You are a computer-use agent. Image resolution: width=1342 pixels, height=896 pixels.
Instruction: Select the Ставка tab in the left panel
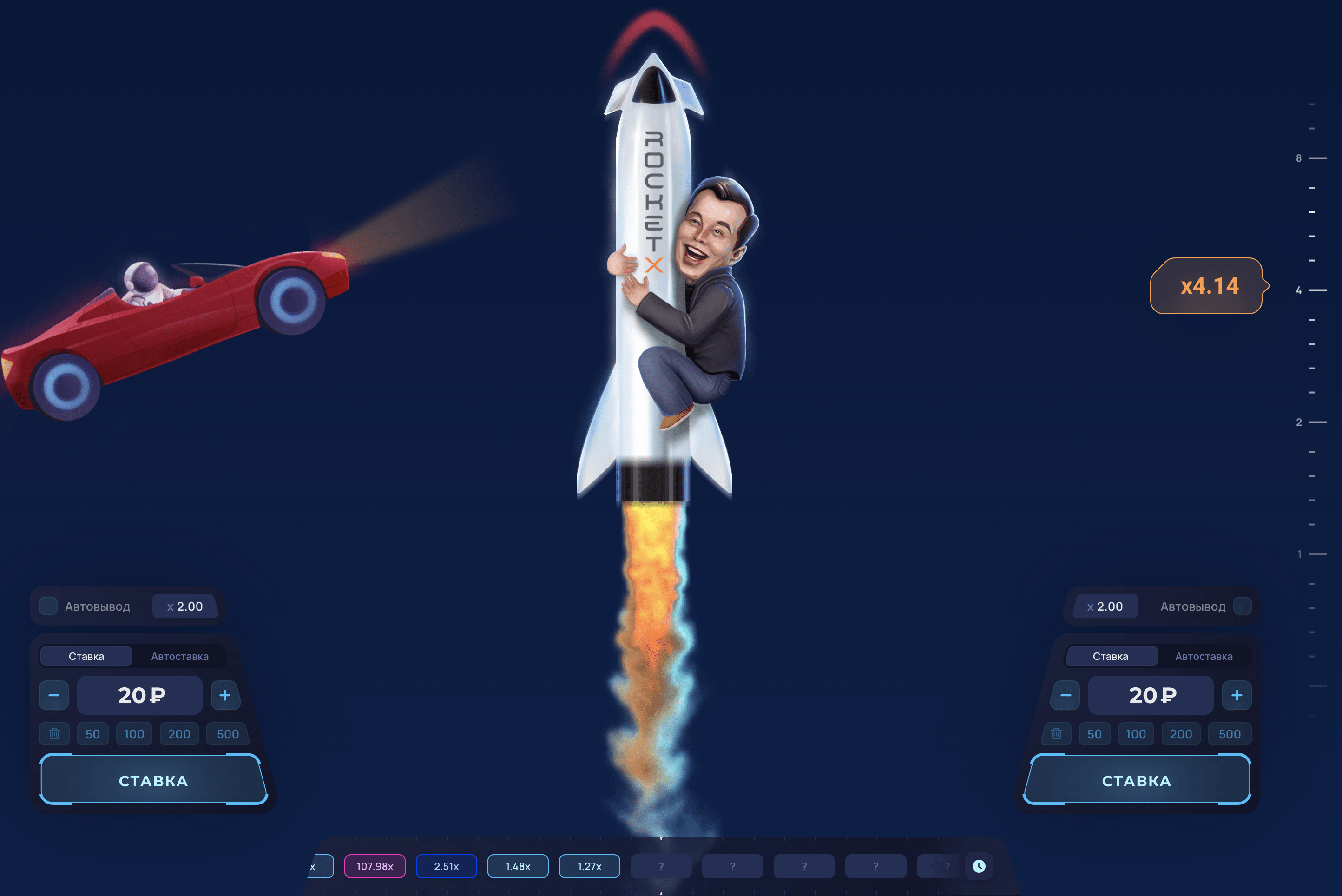(x=86, y=656)
